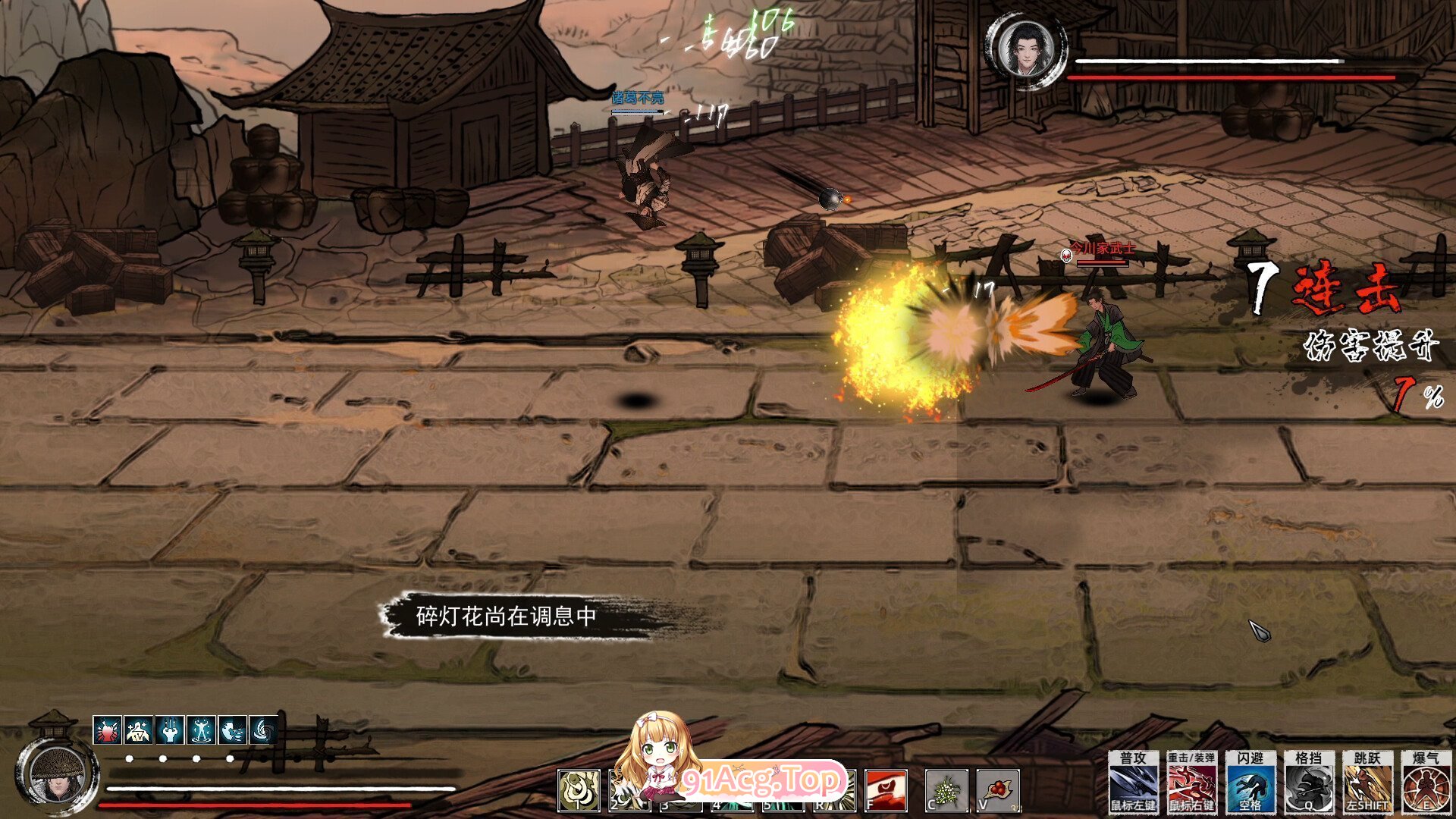Use the 重击/装弹 heavy strike skill
Screen dimensions: 1456x819
point(1191,782)
